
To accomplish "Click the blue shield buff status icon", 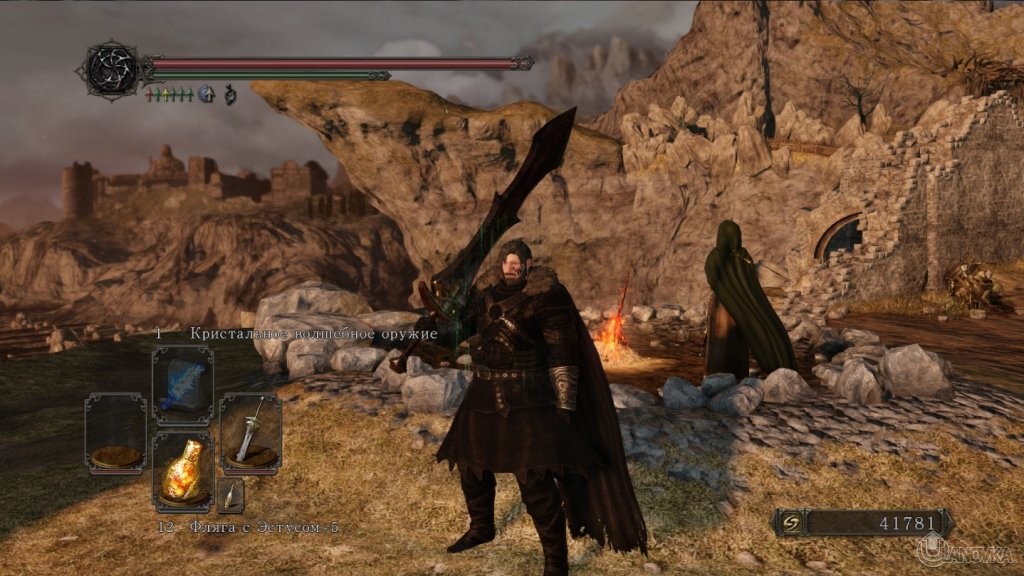I will point(207,94).
